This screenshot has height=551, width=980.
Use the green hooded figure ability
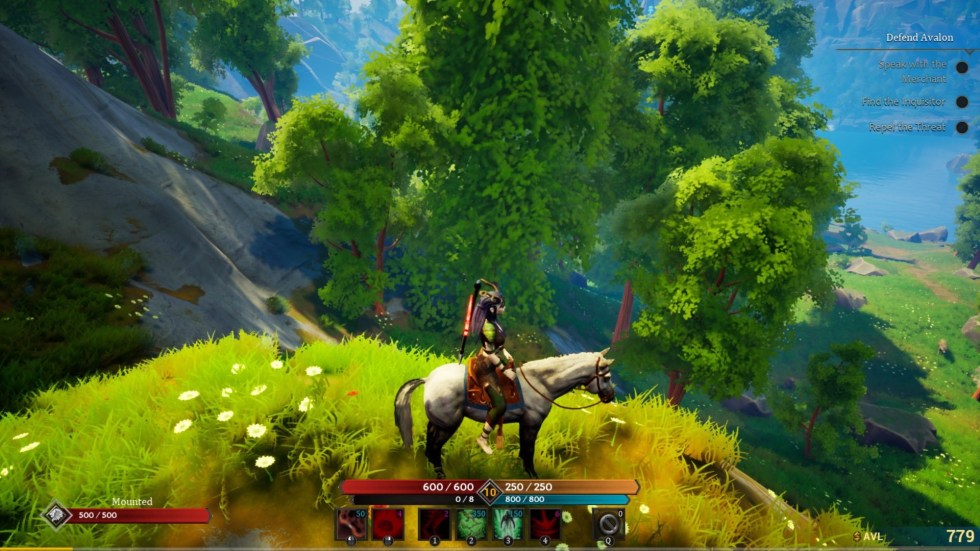coord(508,524)
